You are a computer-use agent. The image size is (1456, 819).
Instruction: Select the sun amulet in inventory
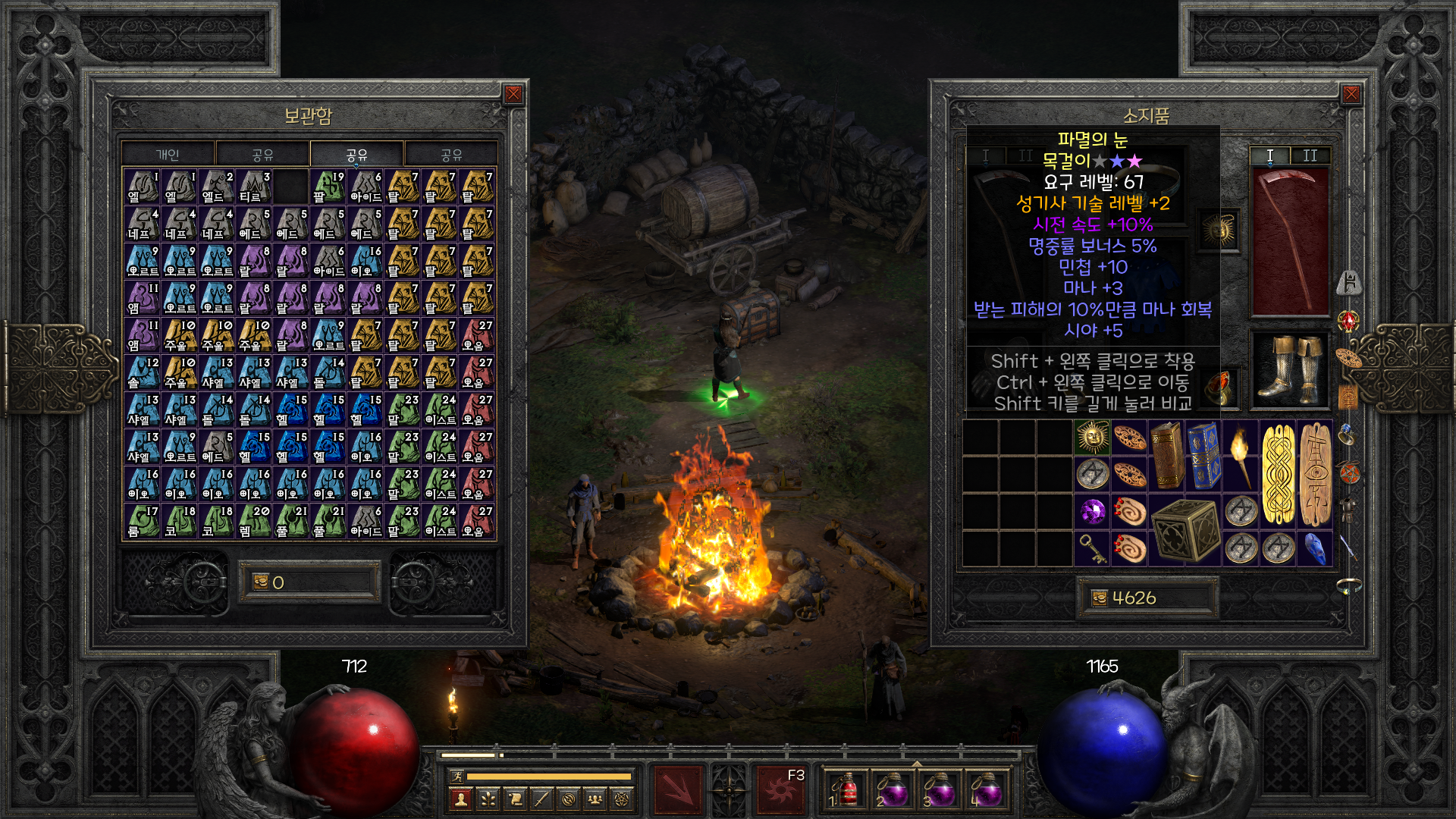point(1092,438)
